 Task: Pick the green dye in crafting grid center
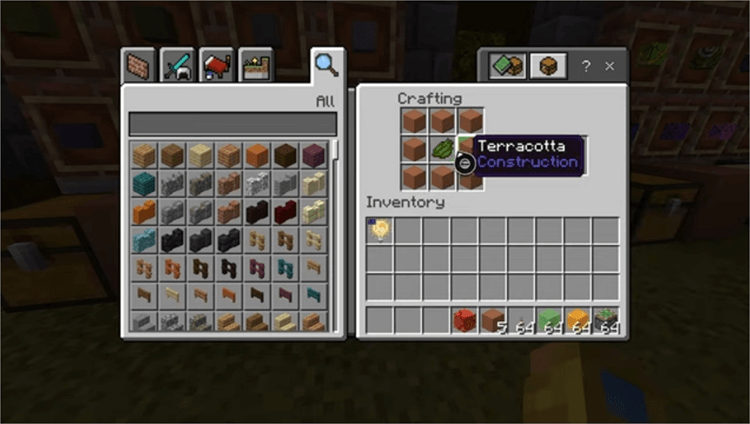443,149
